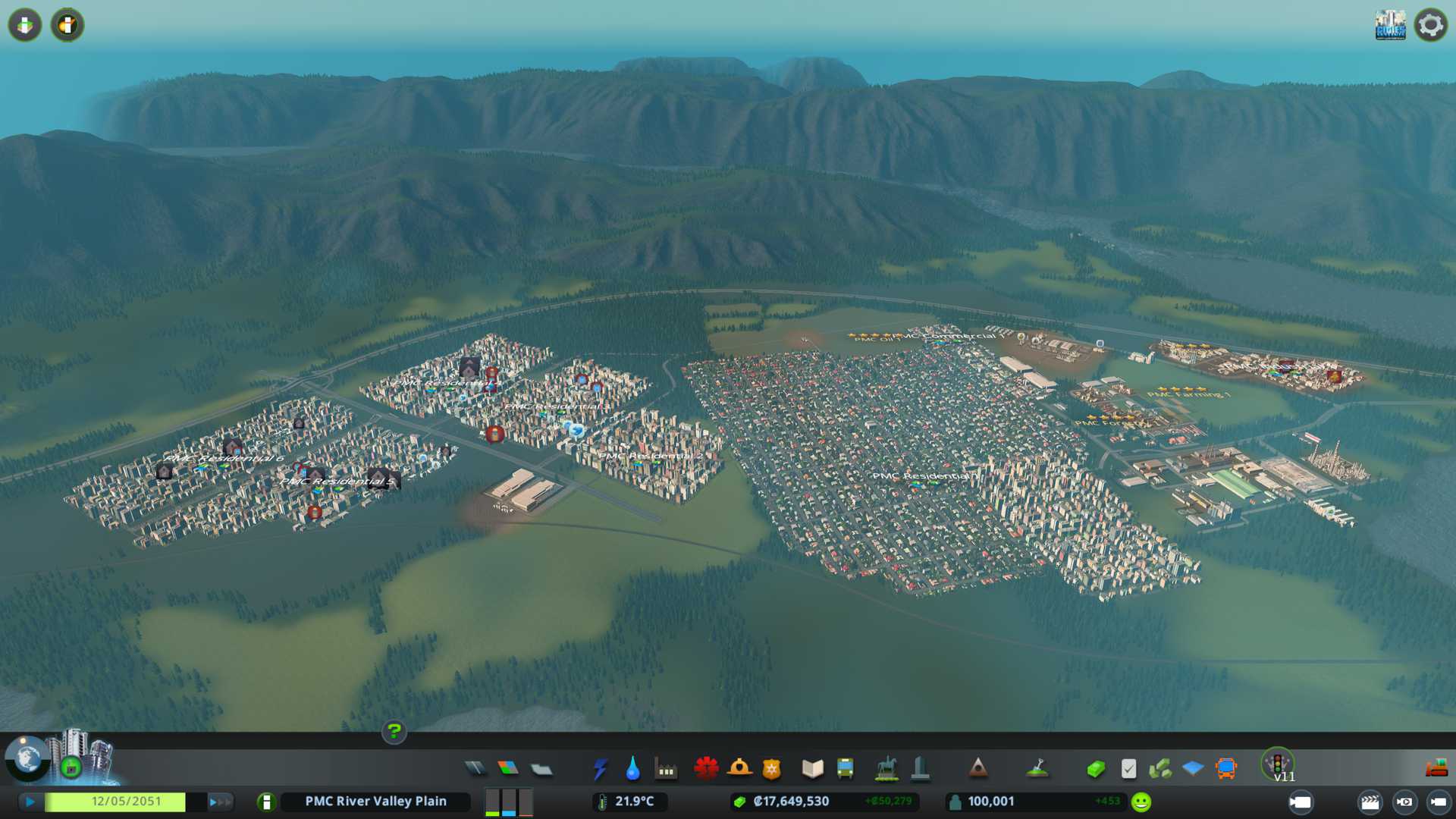Open the Electricity lightning bolt menu
Image resolution: width=1456 pixels, height=819 pixels.
tap(600, 769)
